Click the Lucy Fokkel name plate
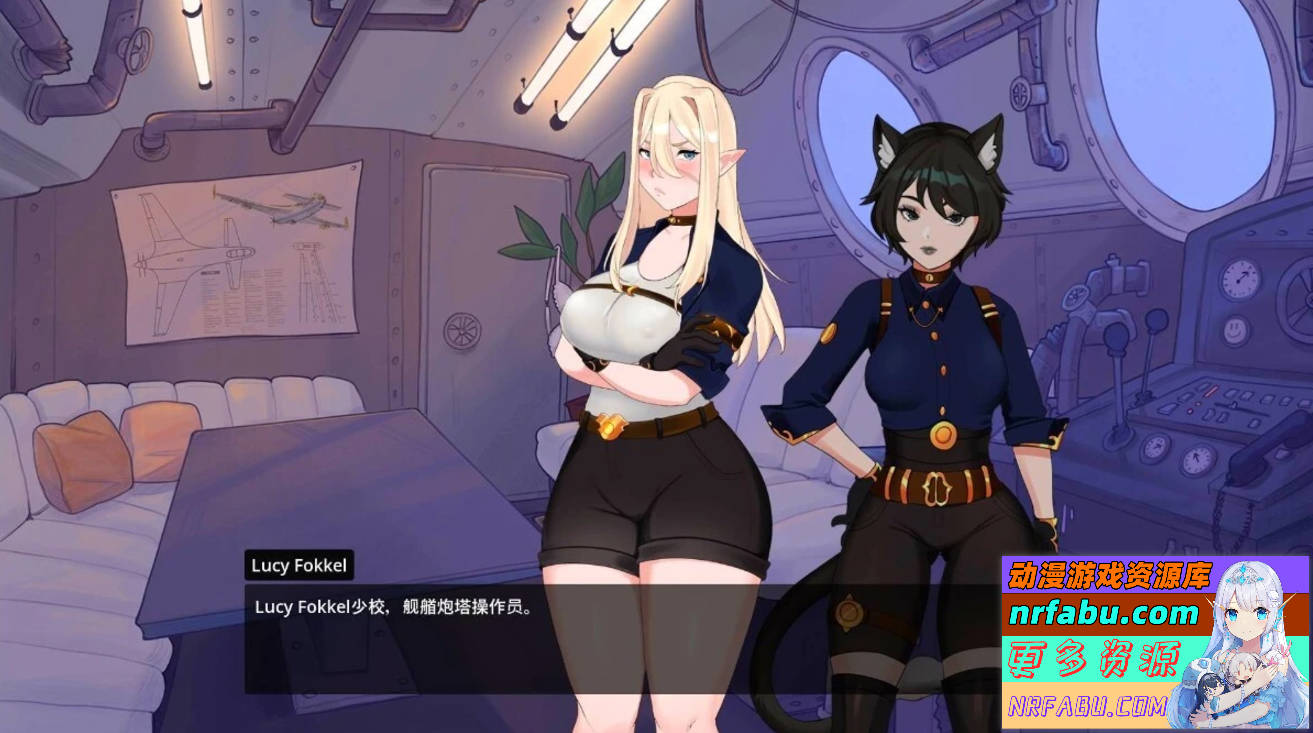 pos(297,565)
